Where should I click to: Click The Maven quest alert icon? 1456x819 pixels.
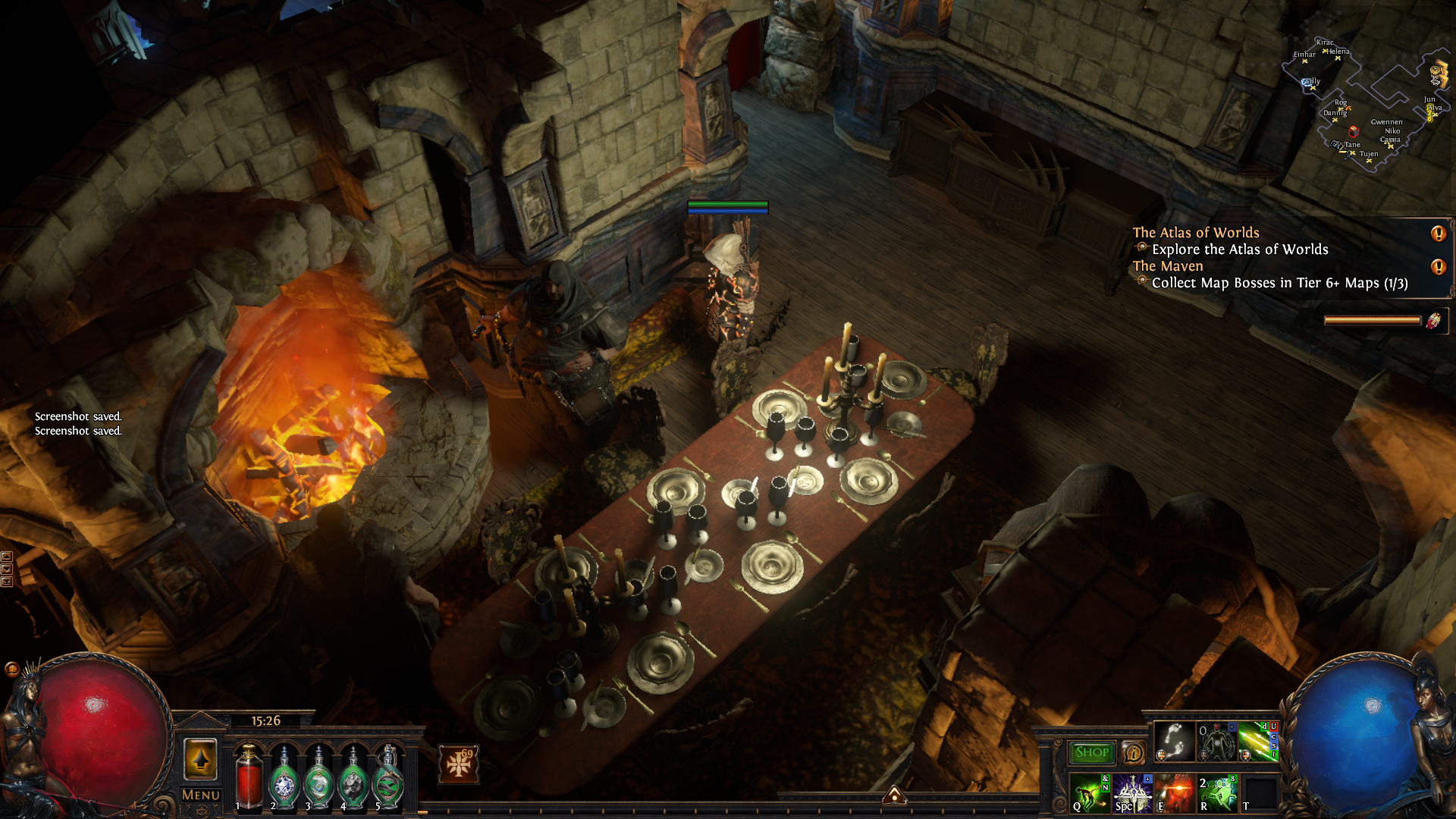pos(1438,267)
